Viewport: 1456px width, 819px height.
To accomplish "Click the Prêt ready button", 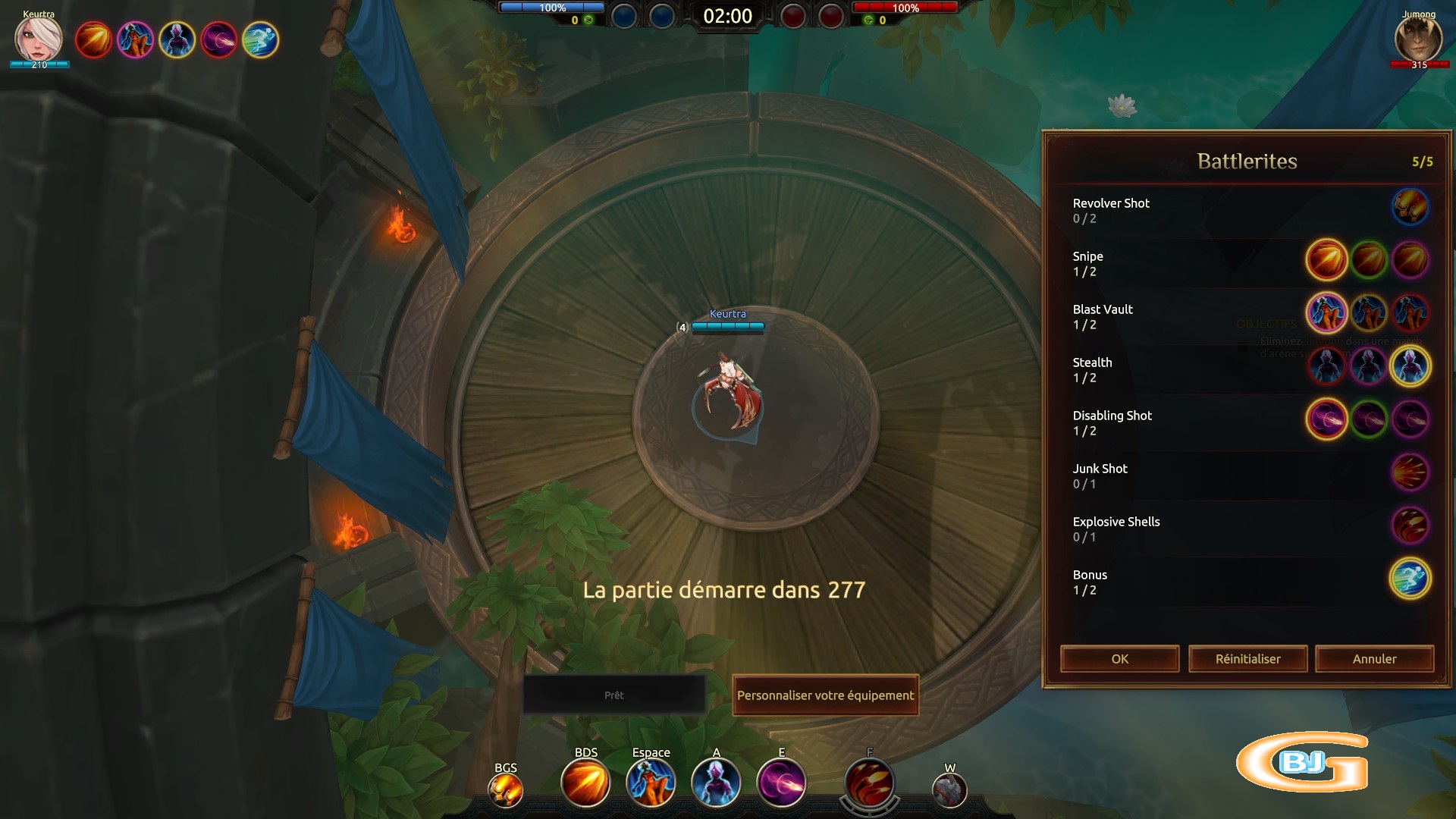I will coord(614,695).
